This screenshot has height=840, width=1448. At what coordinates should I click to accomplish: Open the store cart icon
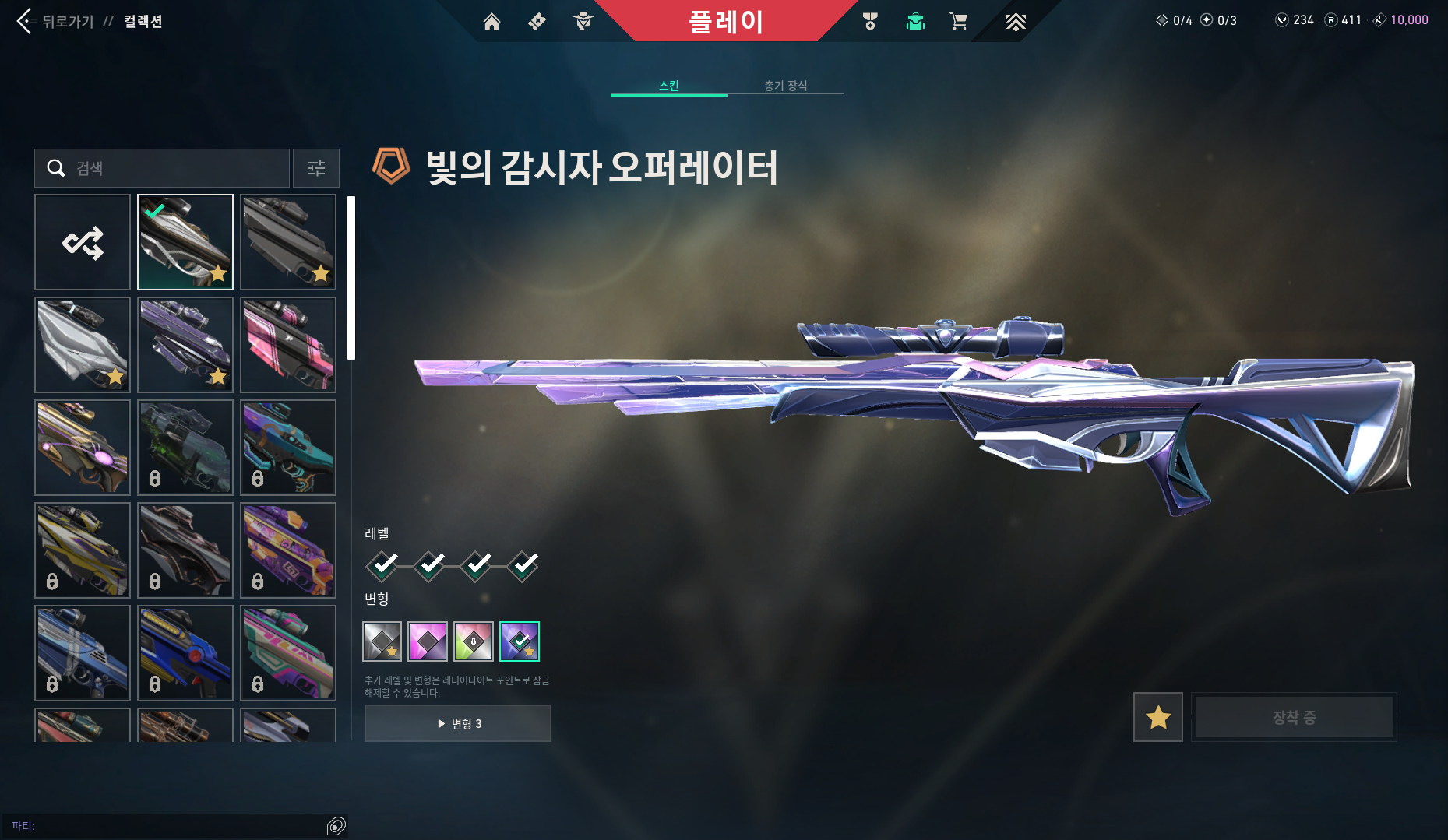pyautogui.click(x=959, y=21)
